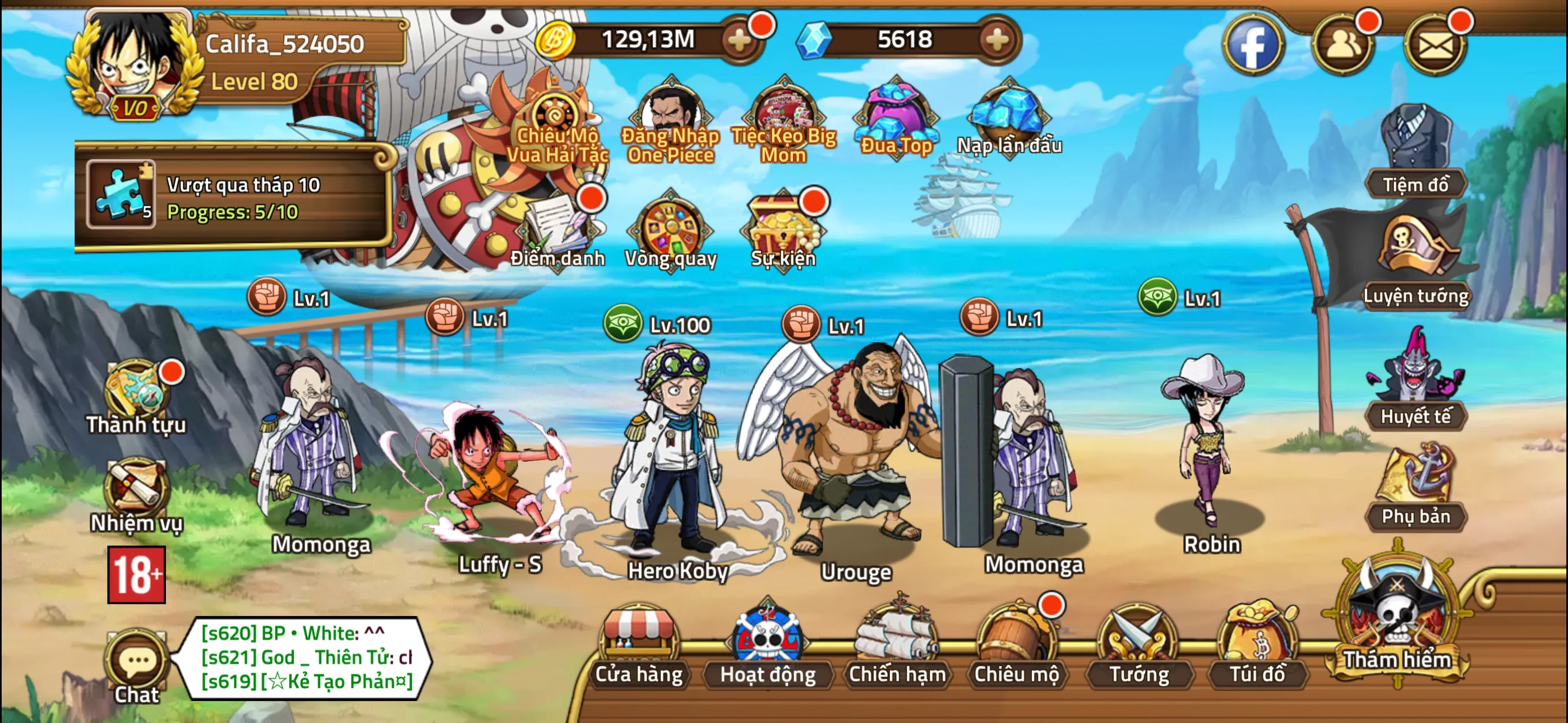Click the Điểm danh daily check-in icon

557,231
